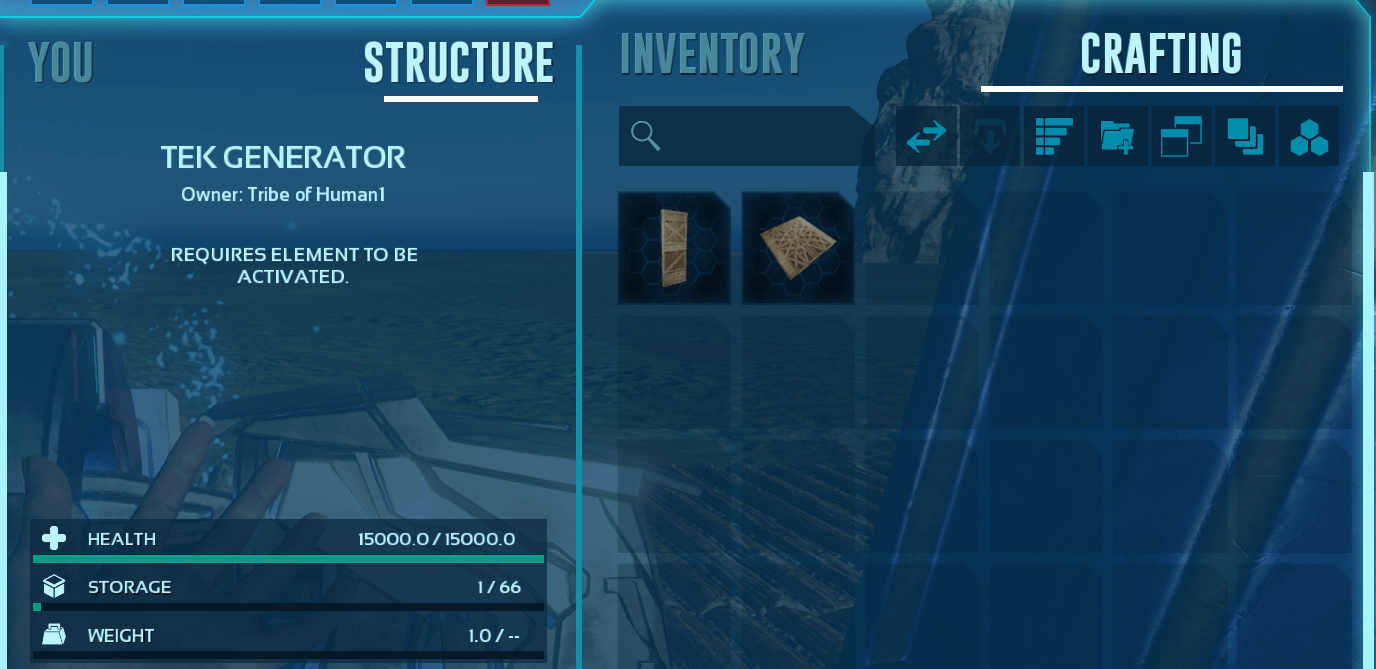This screenshot has width=1376, height=669.
Task: Toggle the overlapping windows view button
Action: (x=1181, y=137)
